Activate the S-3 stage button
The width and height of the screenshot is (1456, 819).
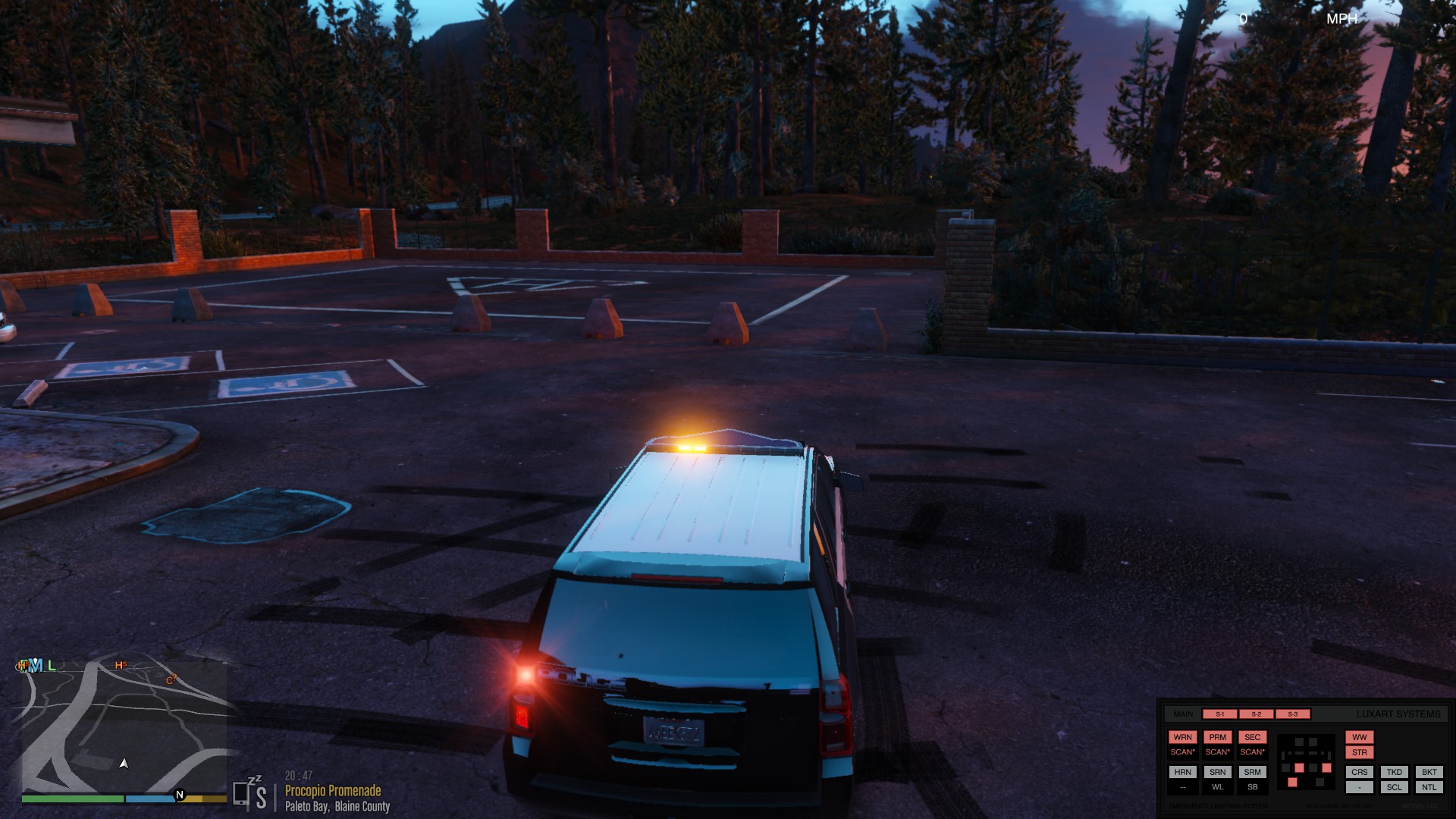(x=1293, y=714)
